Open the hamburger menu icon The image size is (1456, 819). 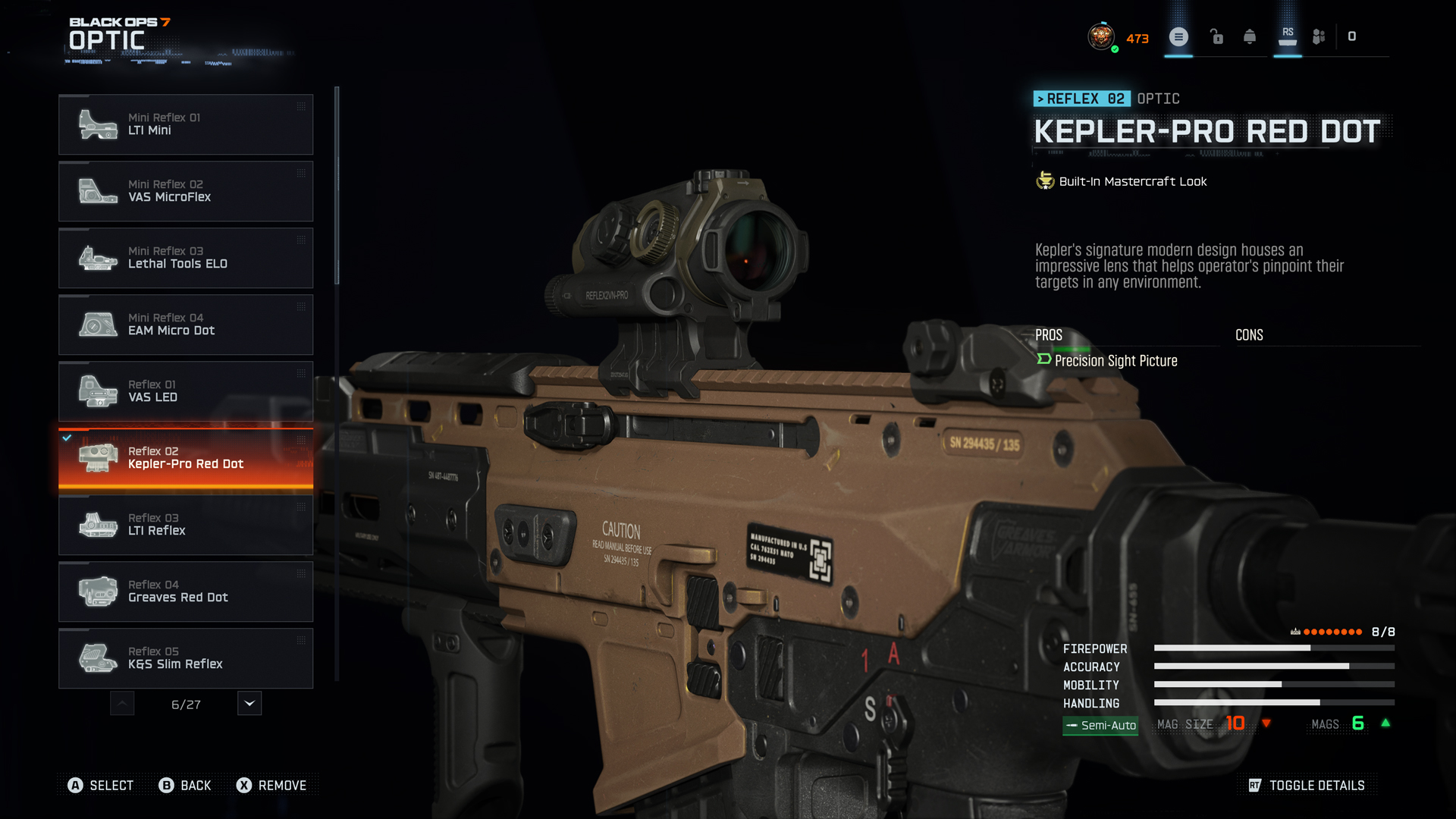(x=1178, y=36)
